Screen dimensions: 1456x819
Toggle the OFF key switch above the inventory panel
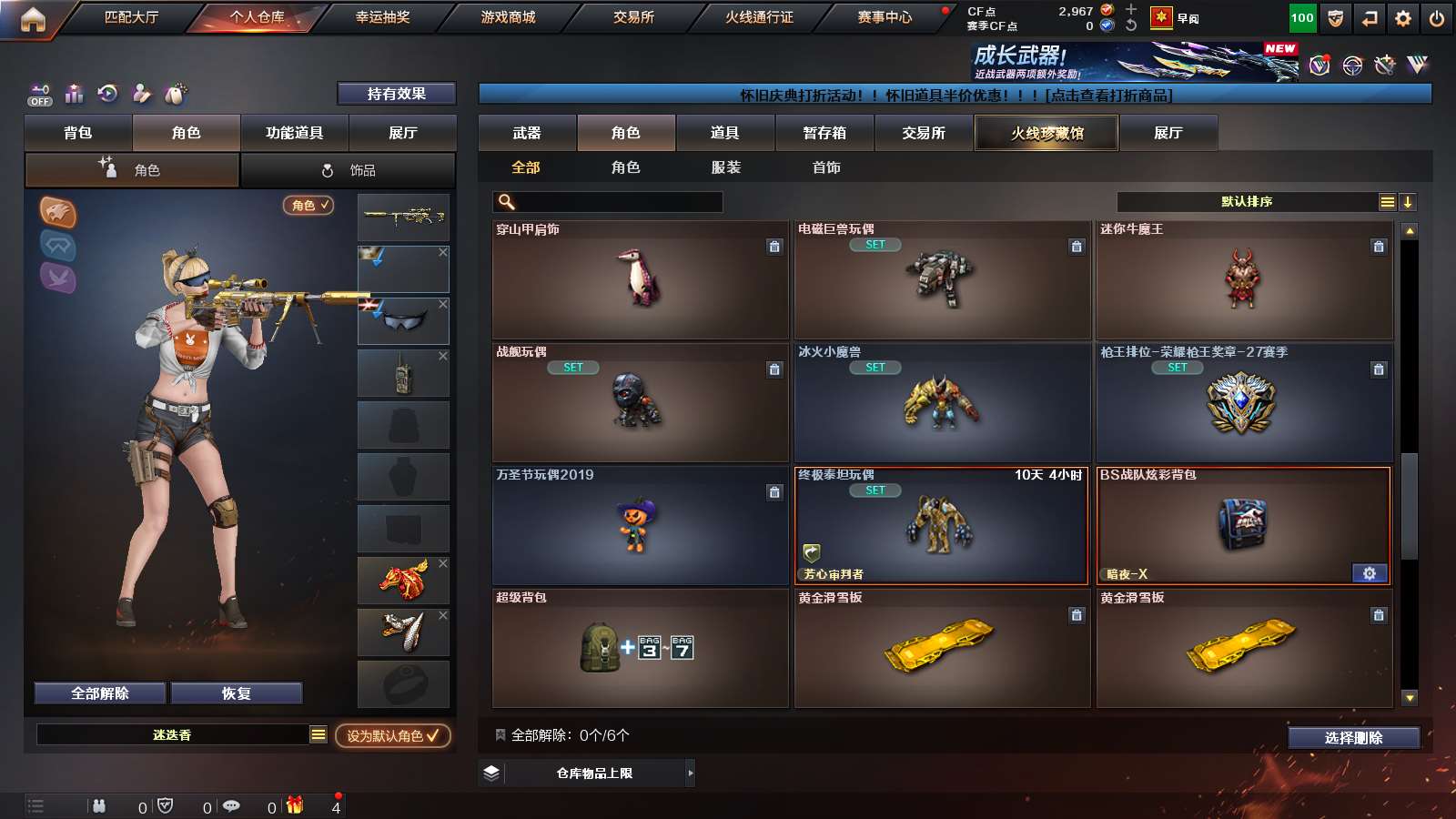(38, 94)
